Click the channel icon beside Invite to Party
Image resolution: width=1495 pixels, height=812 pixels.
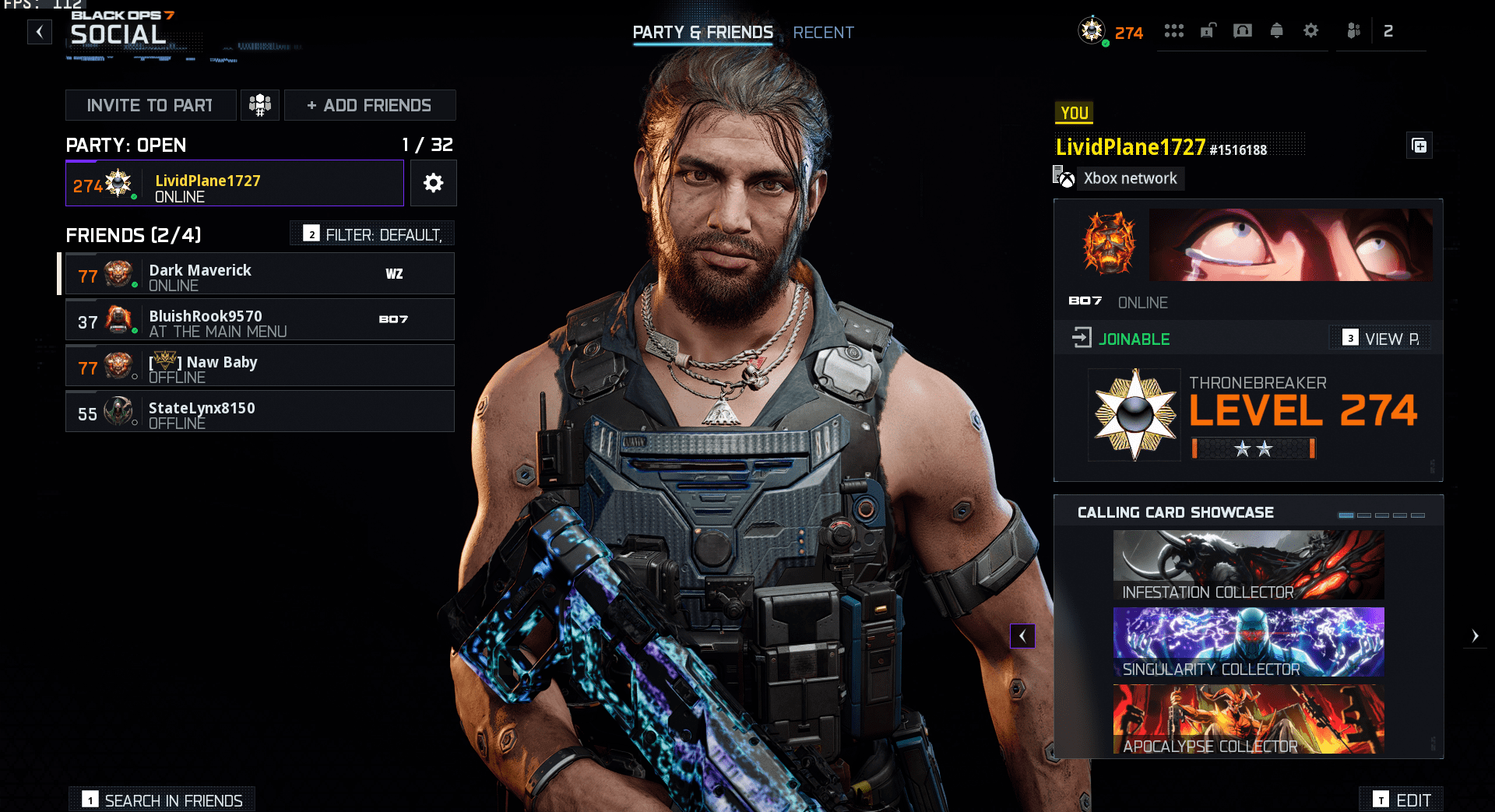(260, 104)
